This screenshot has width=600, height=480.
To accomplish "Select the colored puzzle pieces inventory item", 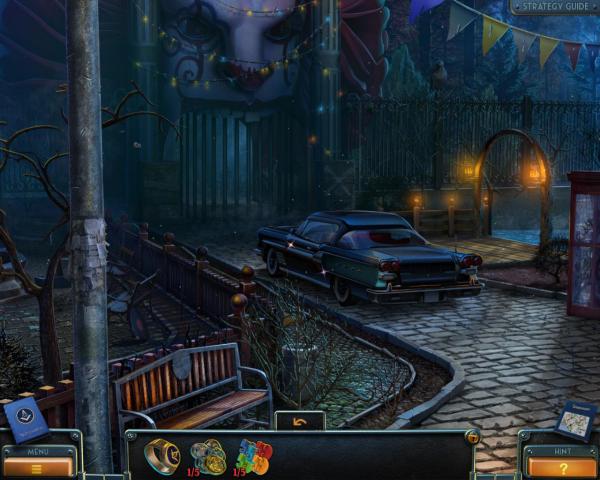I will pyautogui.click(x=254, y=456).
